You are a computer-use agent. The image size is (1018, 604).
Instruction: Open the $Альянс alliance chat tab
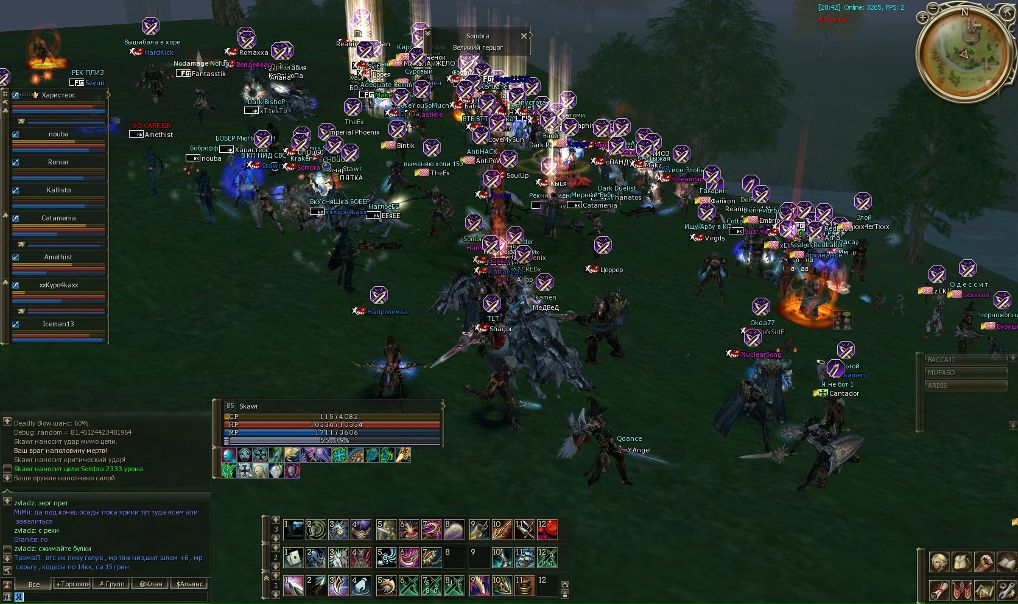pyautogui.click(x=190, y=583)
